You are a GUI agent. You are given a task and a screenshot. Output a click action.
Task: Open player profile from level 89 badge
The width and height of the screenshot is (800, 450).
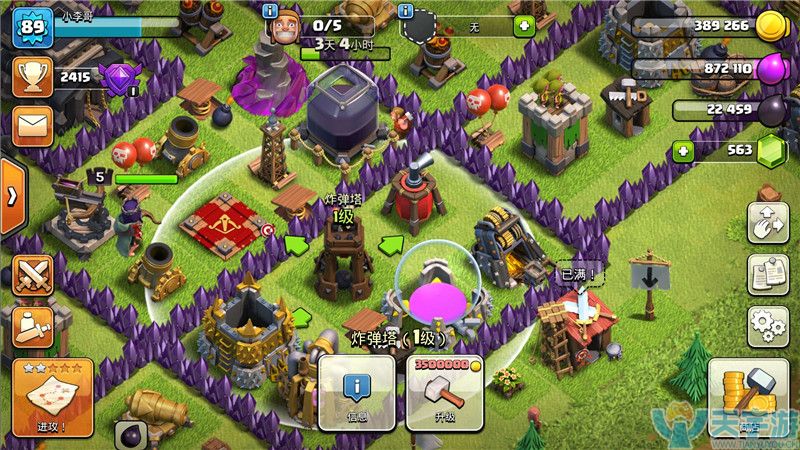pyautogui.click(x=32, y=28)
